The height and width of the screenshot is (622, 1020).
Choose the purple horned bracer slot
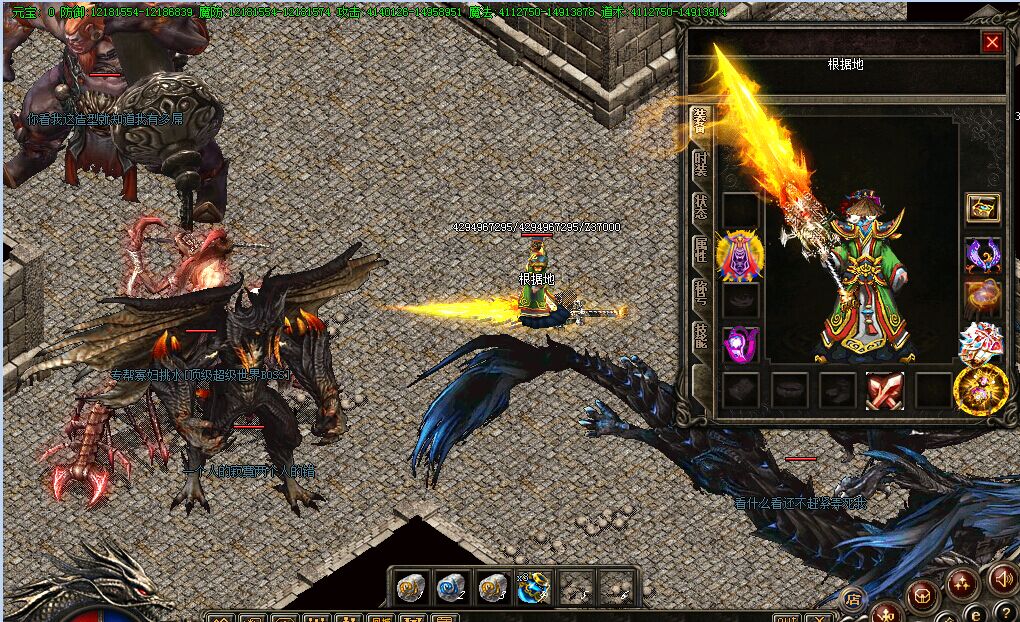tap(983, 254)
